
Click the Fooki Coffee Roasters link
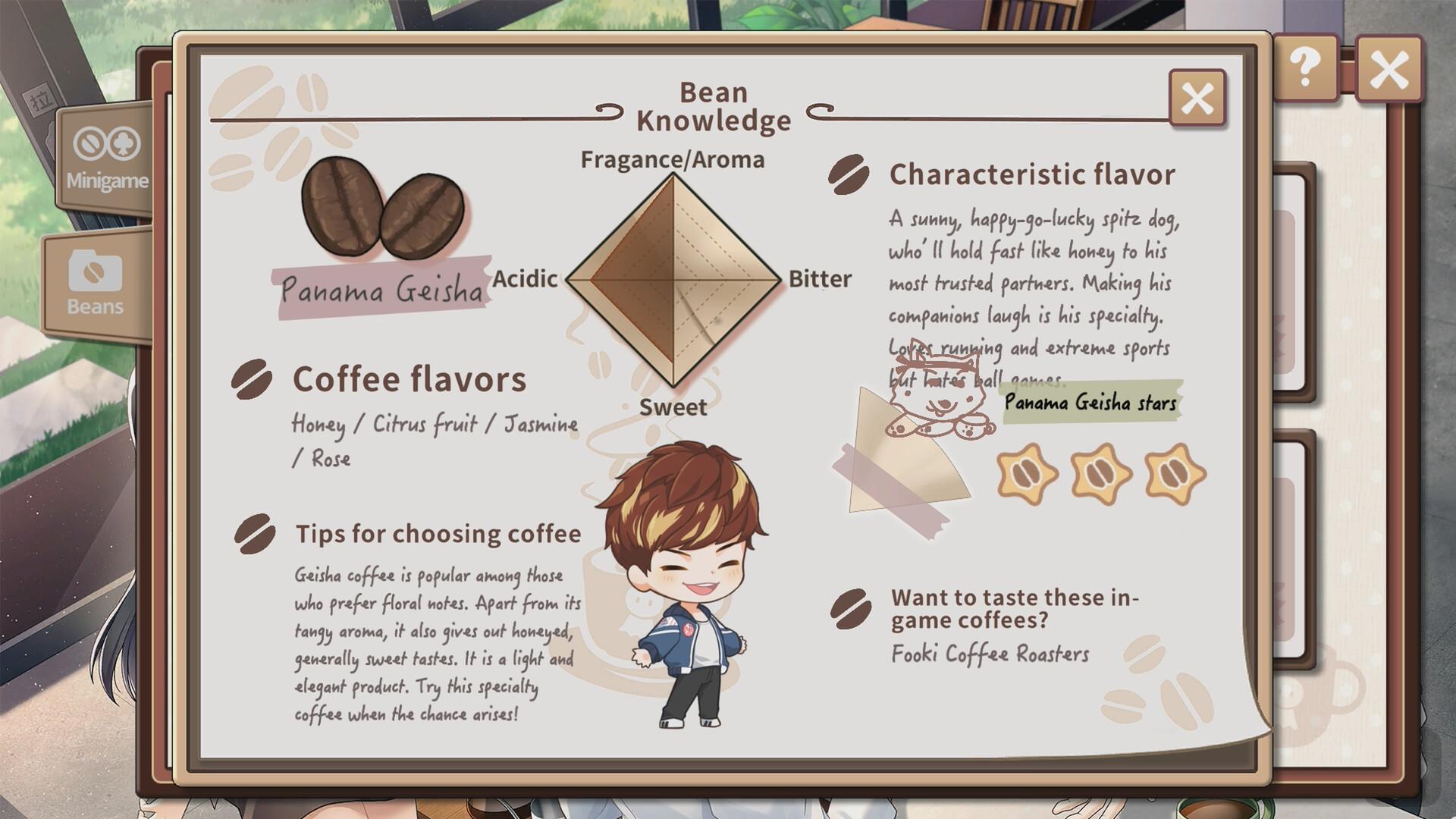[990, 653]
